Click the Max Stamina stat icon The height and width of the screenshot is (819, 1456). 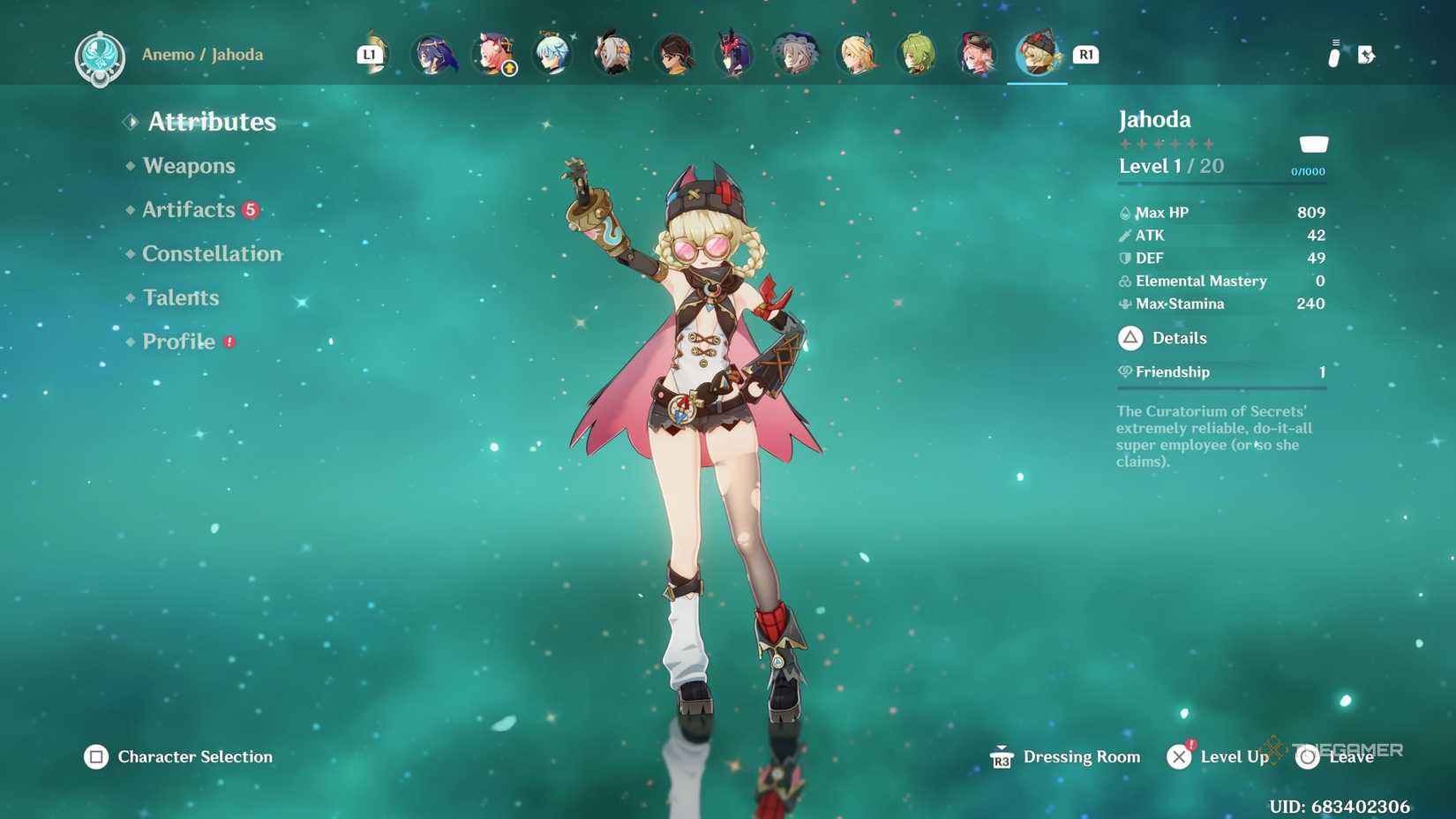click(x=1124, y=304)
